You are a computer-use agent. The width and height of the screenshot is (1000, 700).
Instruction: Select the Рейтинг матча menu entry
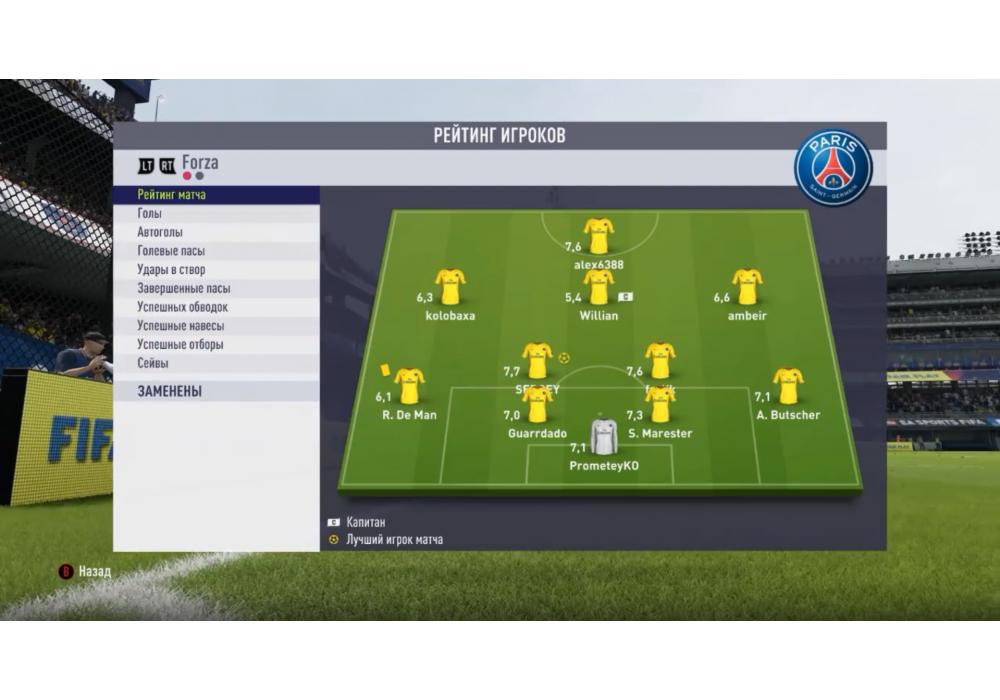tap(172, 195)
